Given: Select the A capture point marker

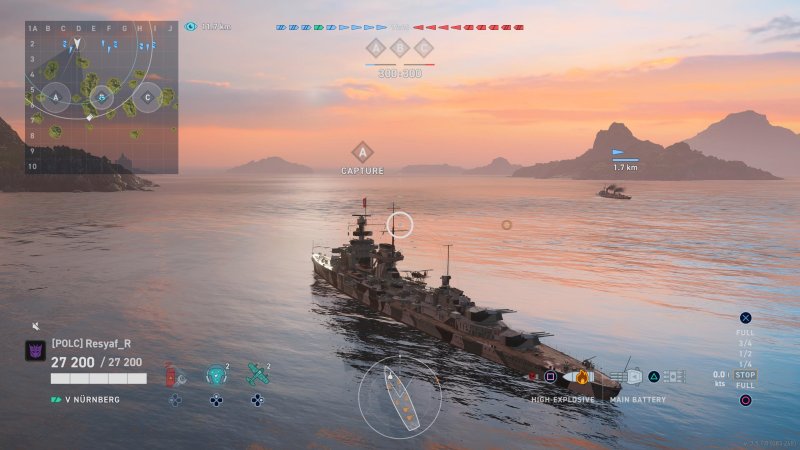Looking at the screenshot, I should coord(362,152).
